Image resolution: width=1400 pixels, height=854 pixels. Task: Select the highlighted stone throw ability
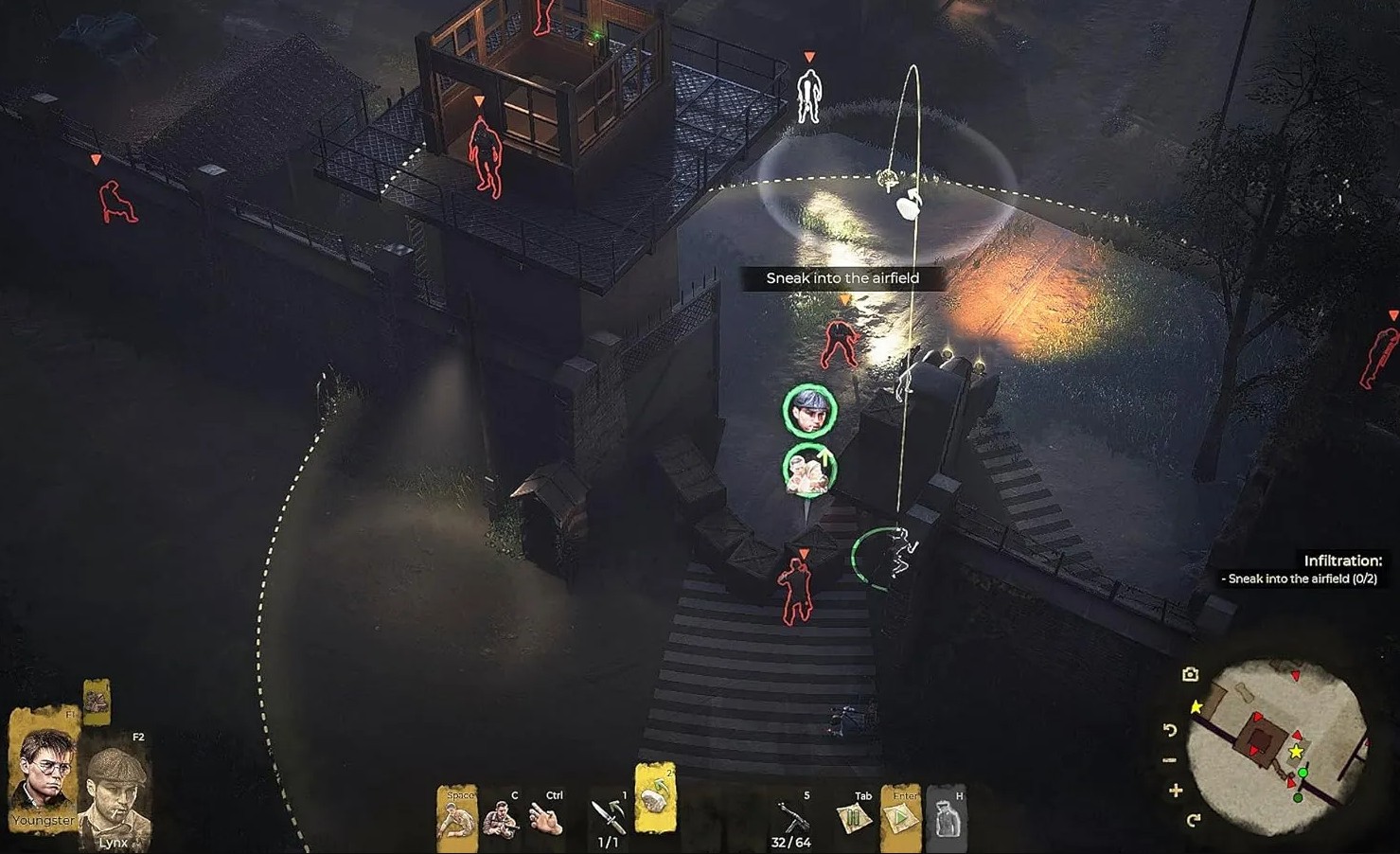pyautogui.click(x=655, y=798)
